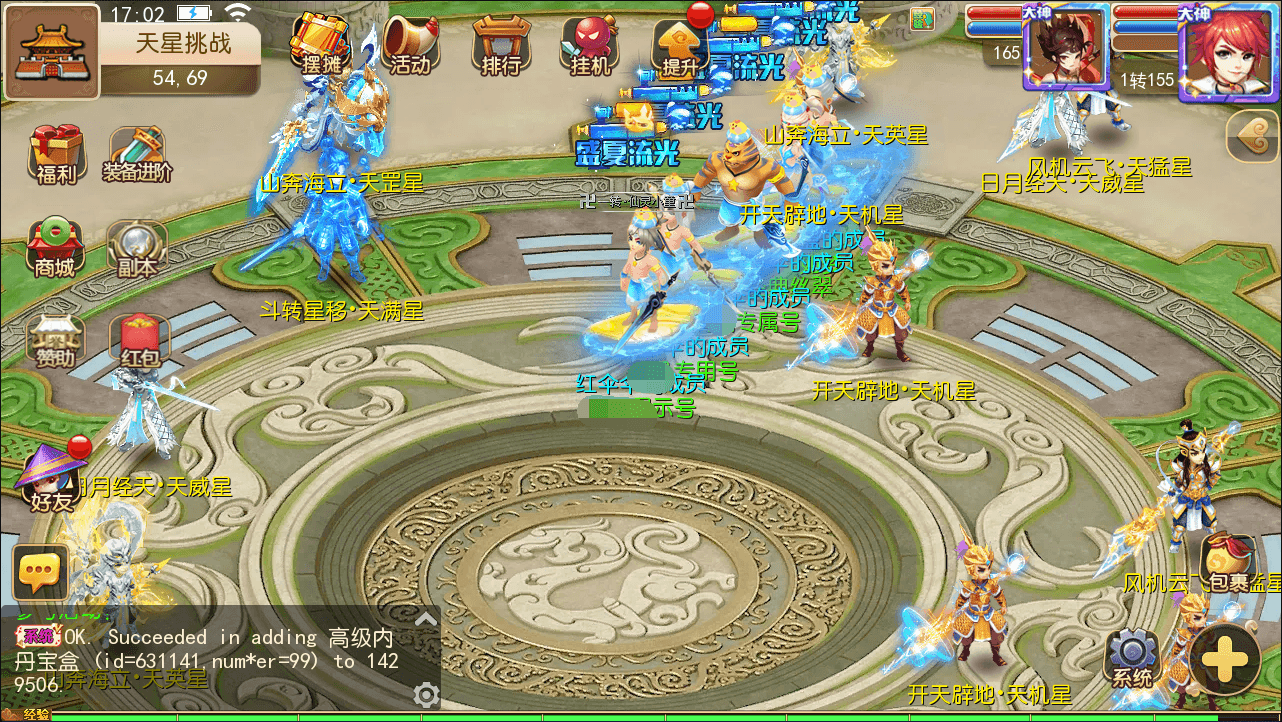Show the 排行 rankings board
Viewport: 1282px width, 722px height.
(501, 44)
